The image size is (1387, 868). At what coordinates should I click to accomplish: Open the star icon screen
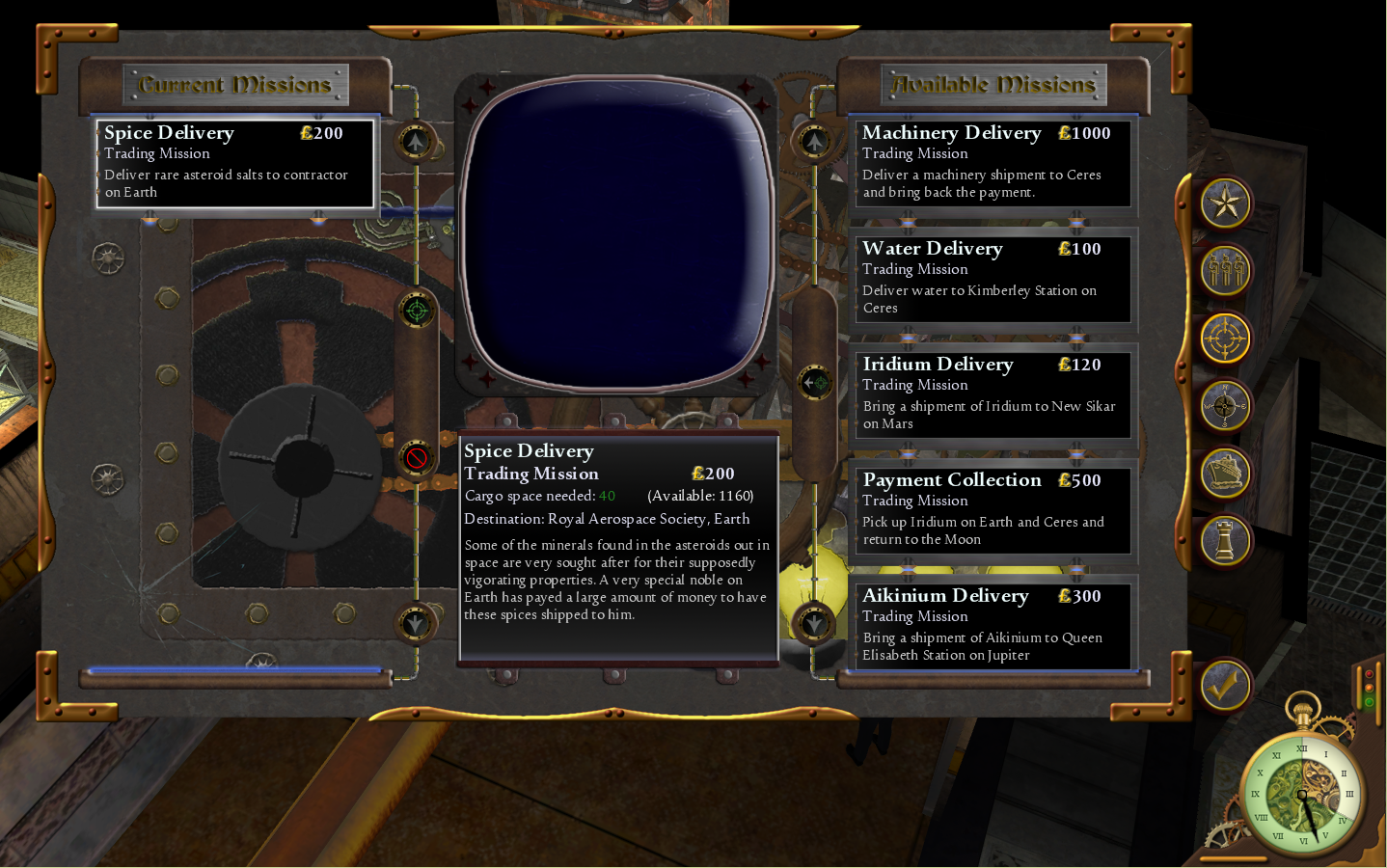click(1225, 203)
